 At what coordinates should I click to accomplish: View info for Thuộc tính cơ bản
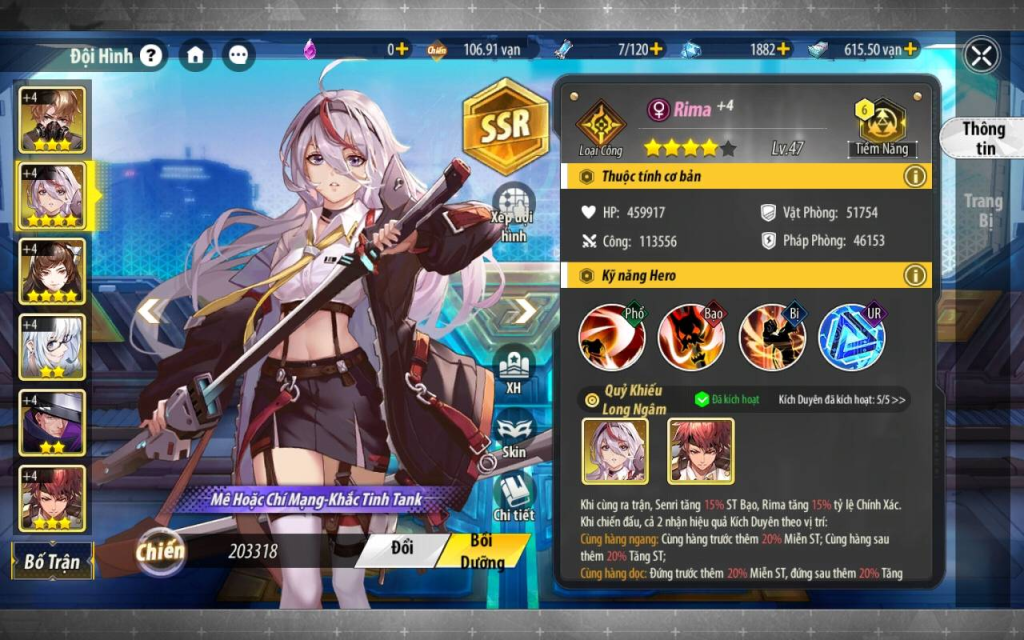[x=914, y=177]
